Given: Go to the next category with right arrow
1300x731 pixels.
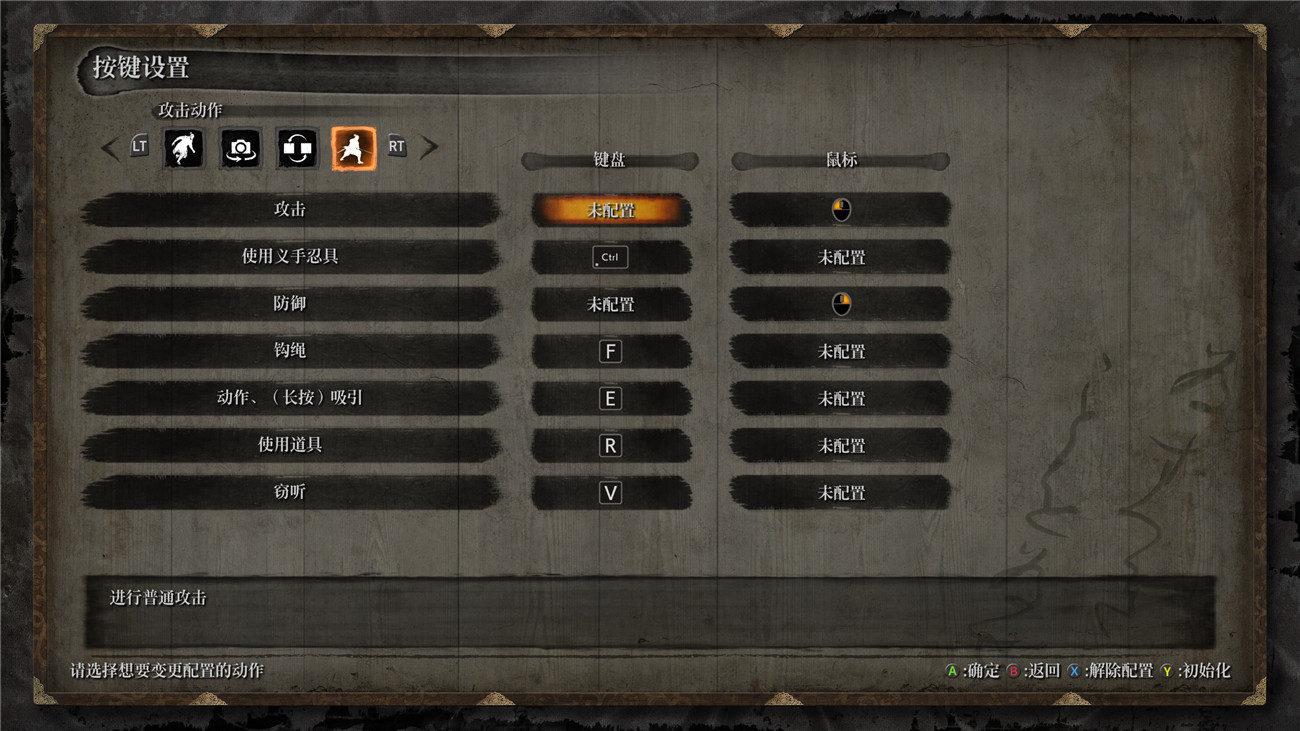Looking at the screenshot, I should (429, 148).
